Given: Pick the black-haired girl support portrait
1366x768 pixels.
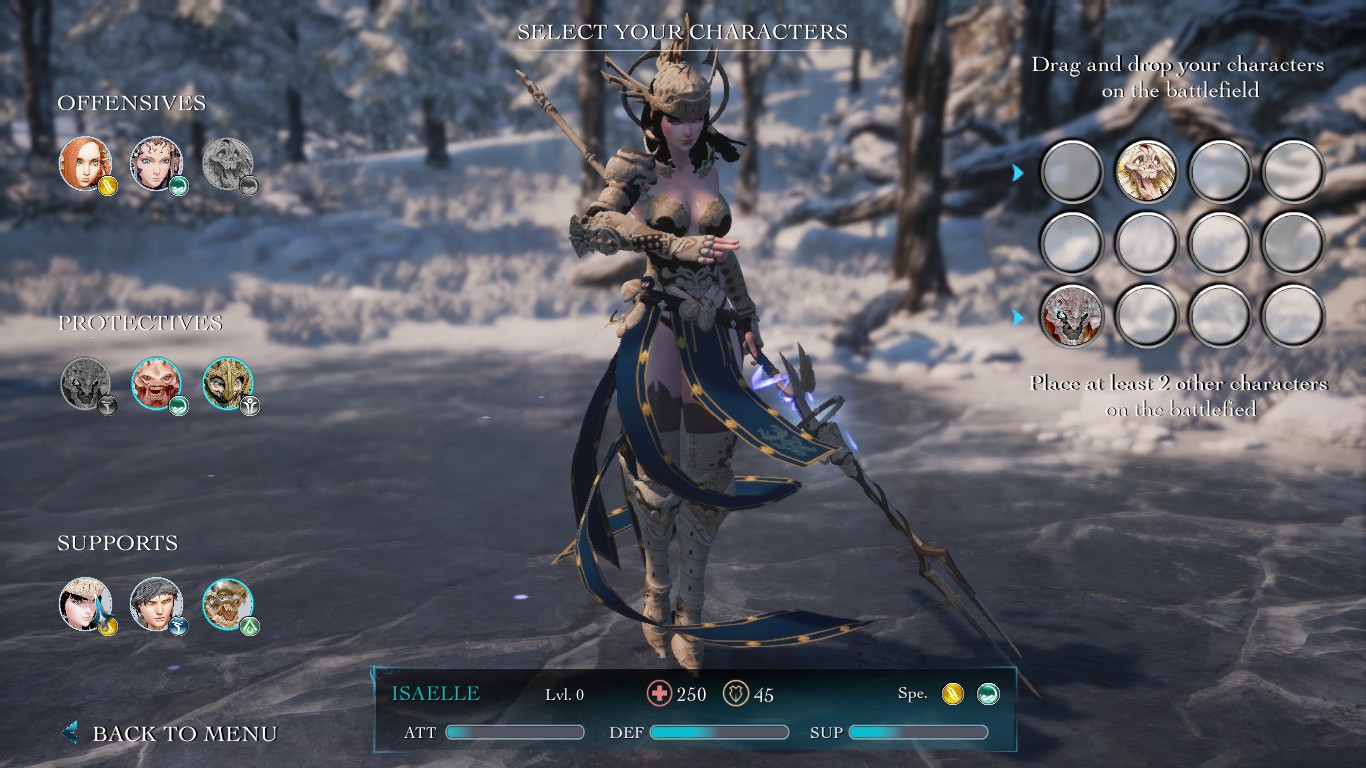Looking at the screenshot, I should tap(85, 603).
